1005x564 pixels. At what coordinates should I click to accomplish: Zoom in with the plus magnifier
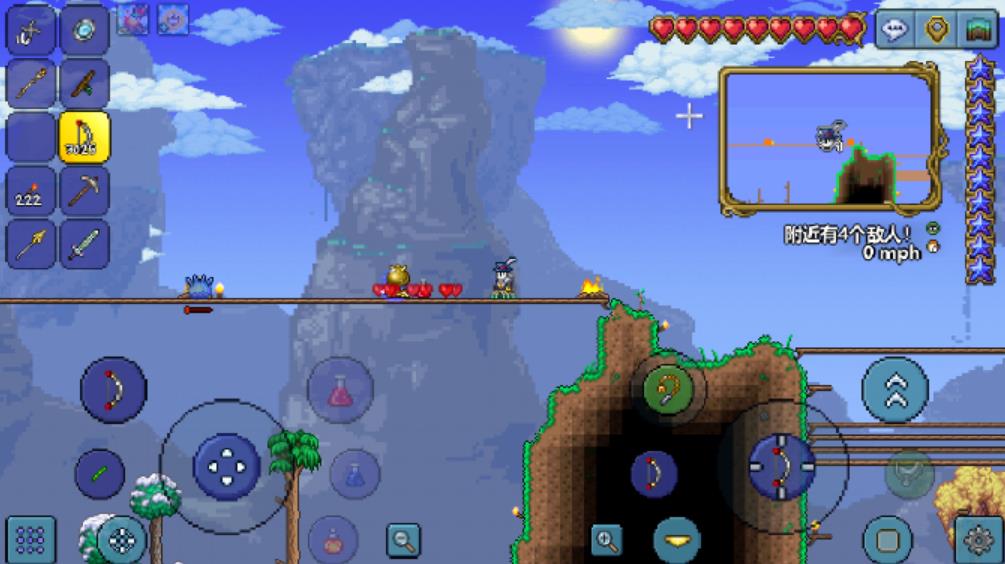point(606,540)
